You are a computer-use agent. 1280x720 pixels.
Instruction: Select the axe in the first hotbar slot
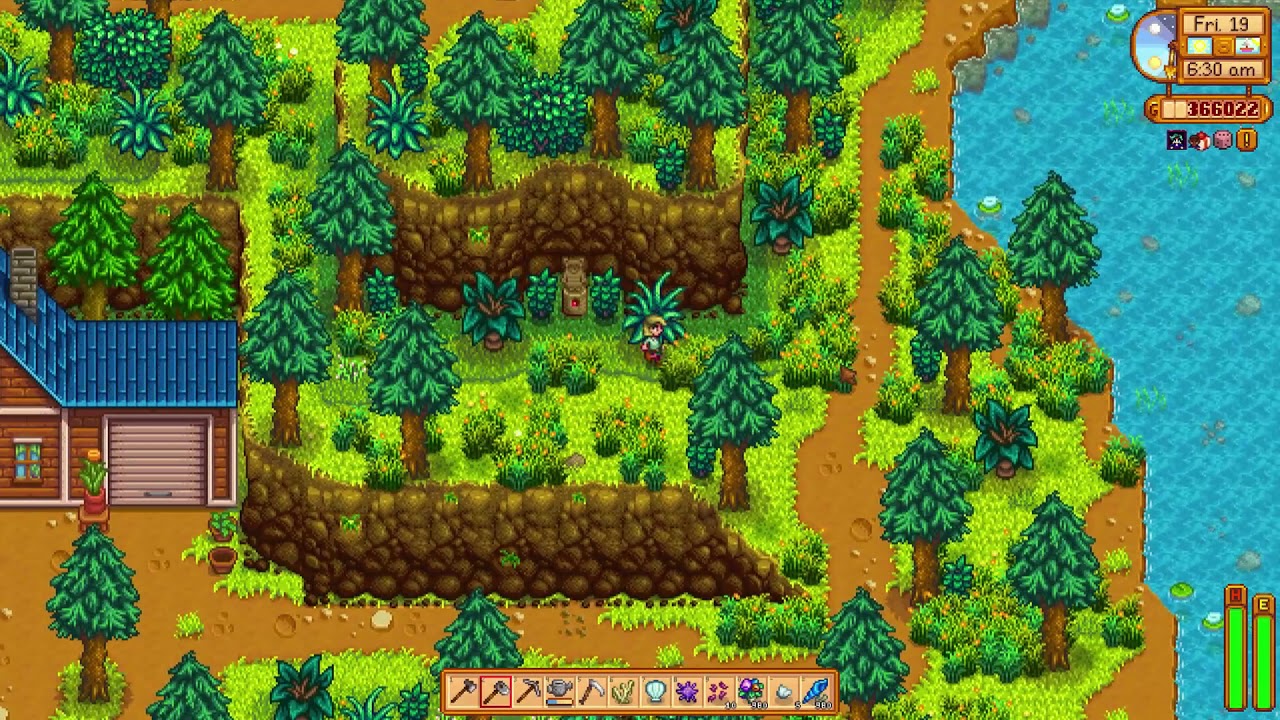(464, 691)
